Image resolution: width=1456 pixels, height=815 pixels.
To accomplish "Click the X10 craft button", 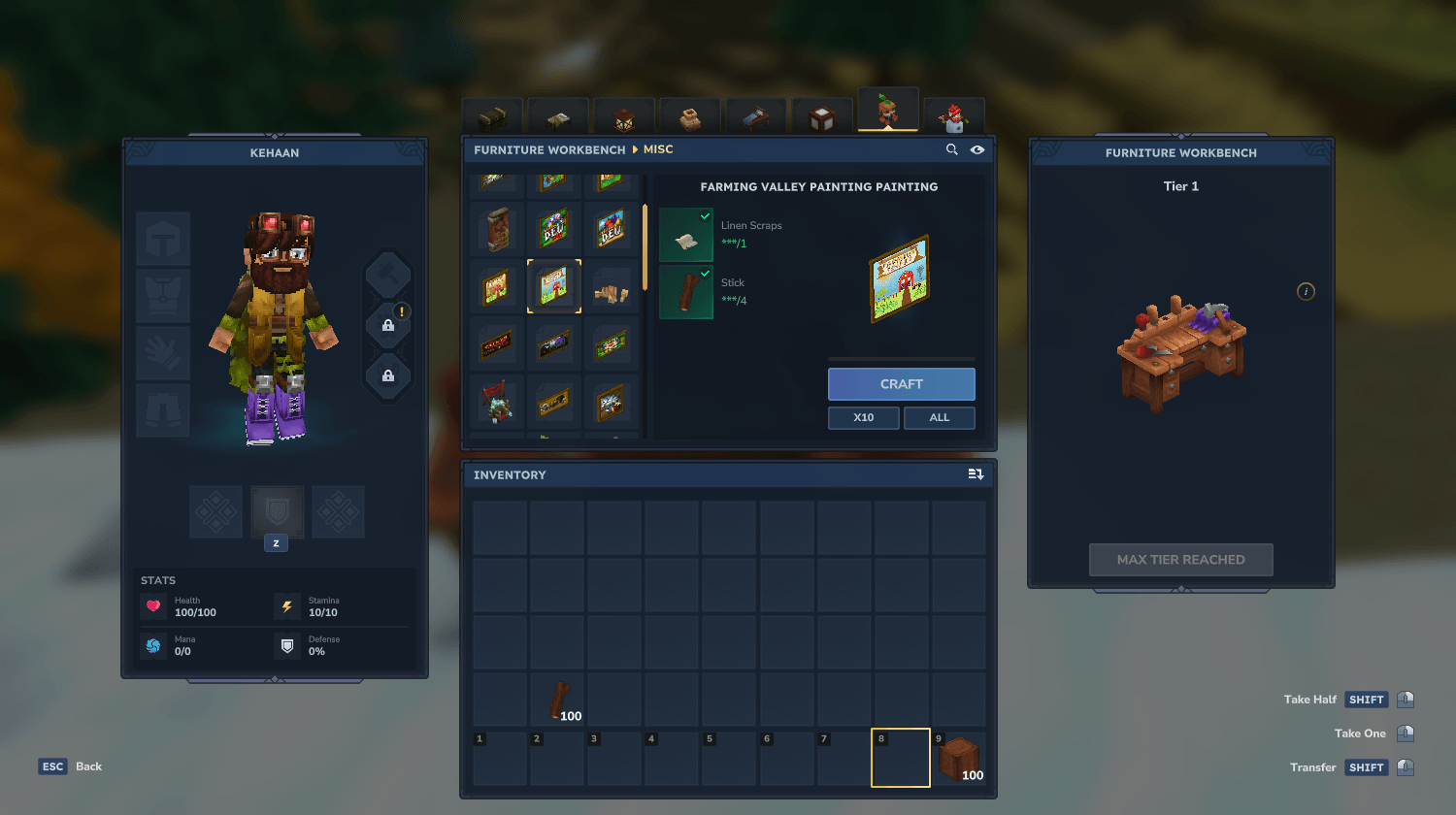I will click(x=863, y=417).
